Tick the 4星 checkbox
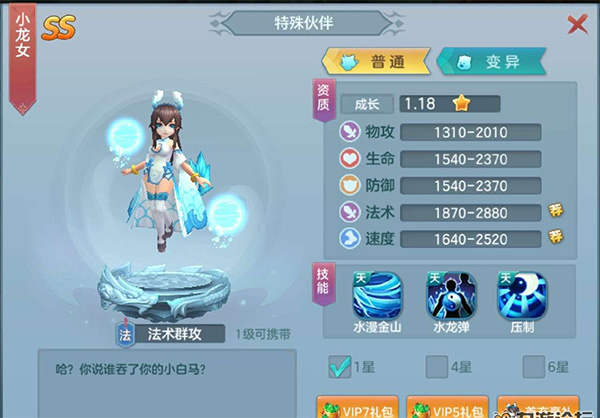Viewport: 600px width, 418px height. coord(436,367)
